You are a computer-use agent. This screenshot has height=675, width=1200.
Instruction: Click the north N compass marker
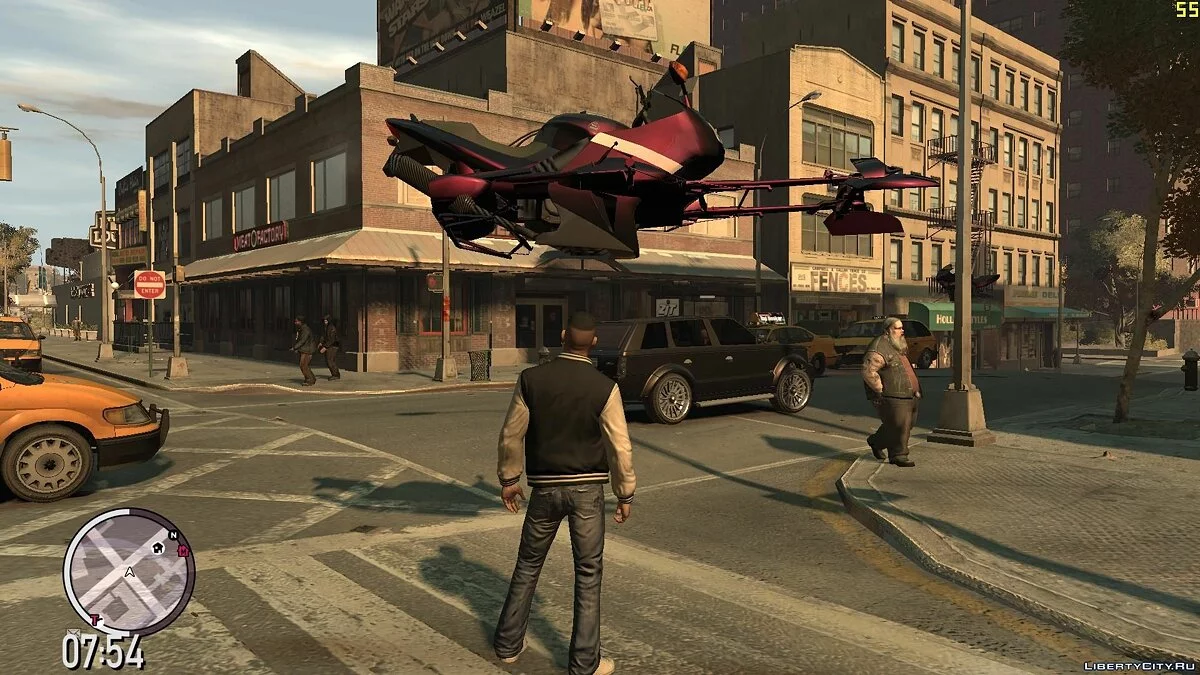pyautogui.click(x=172, y=535)
